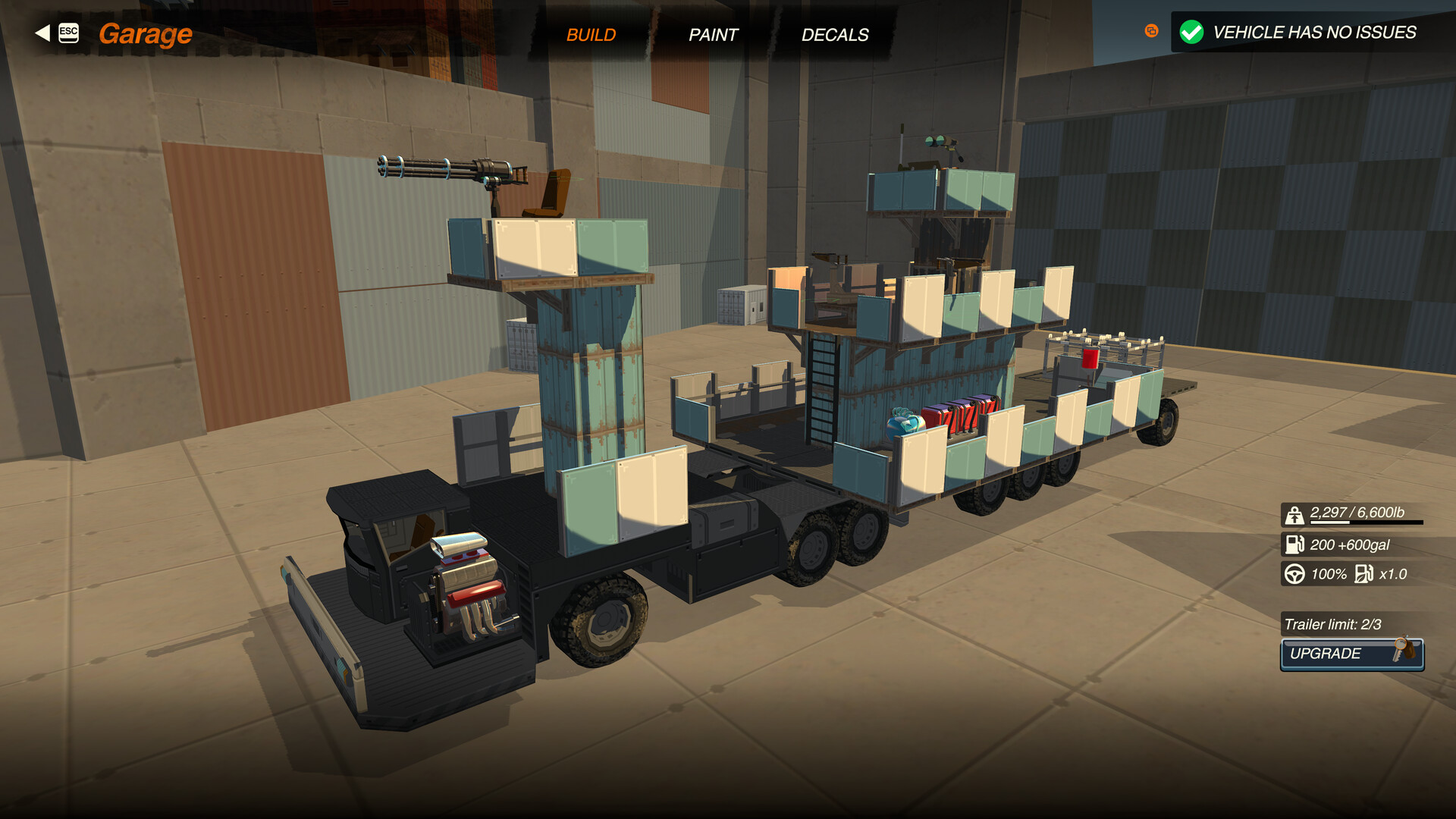Open the DECALS tab

point(835,34)
